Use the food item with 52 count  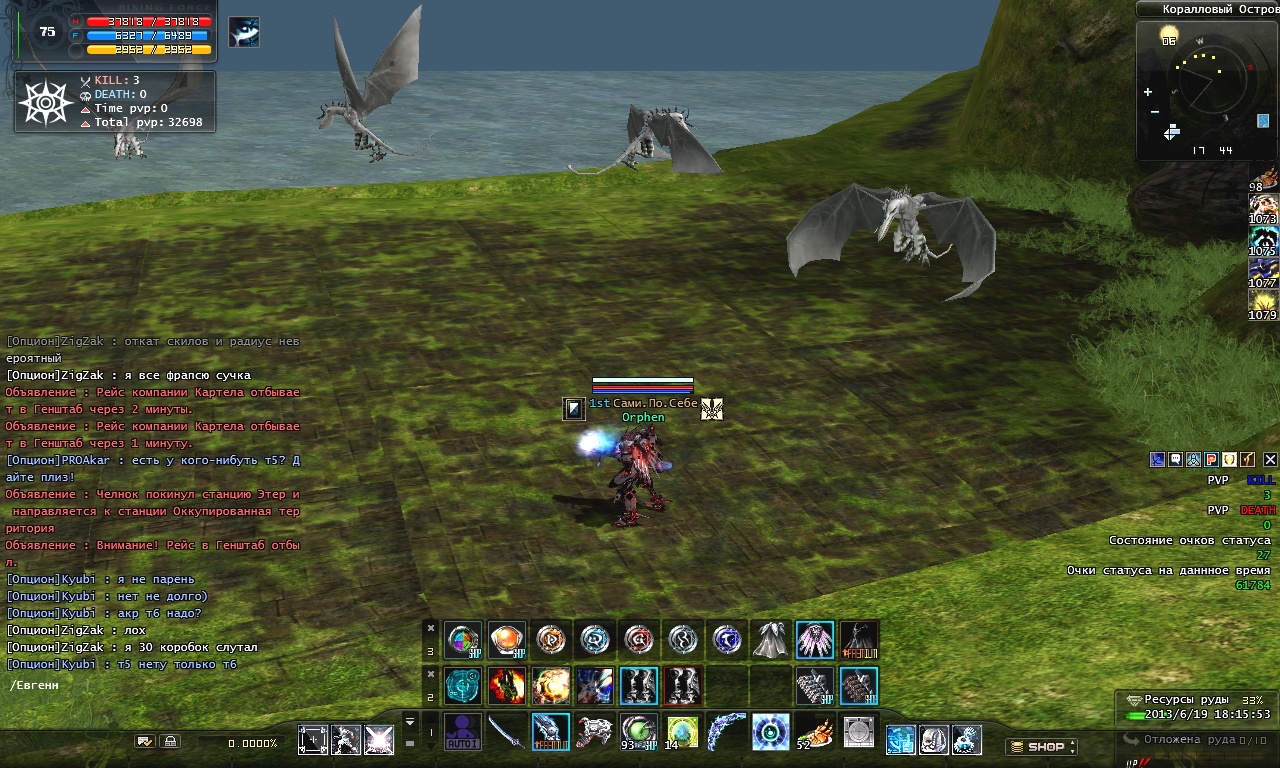click(814, 732)
